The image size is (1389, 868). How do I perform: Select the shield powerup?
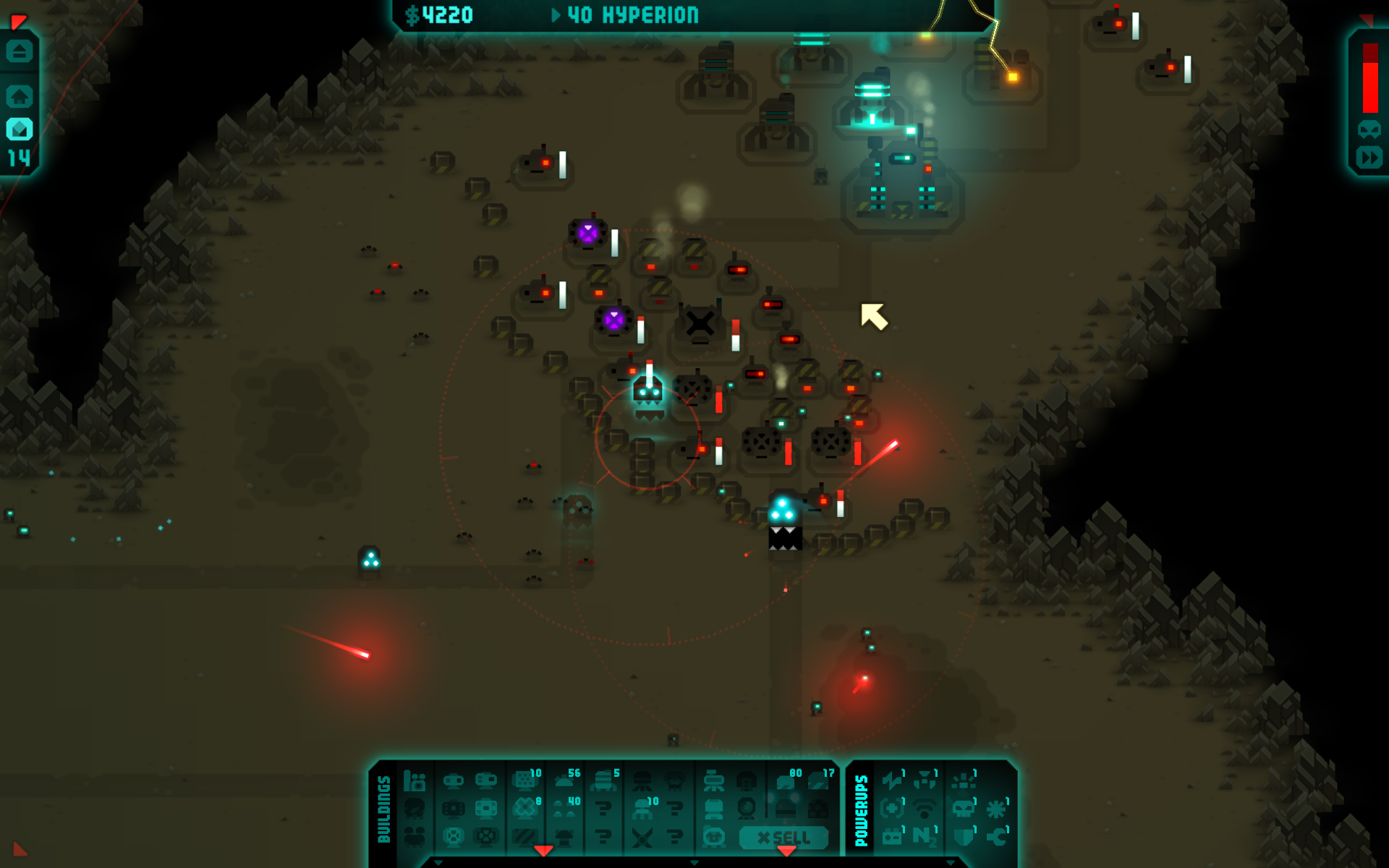963,836
